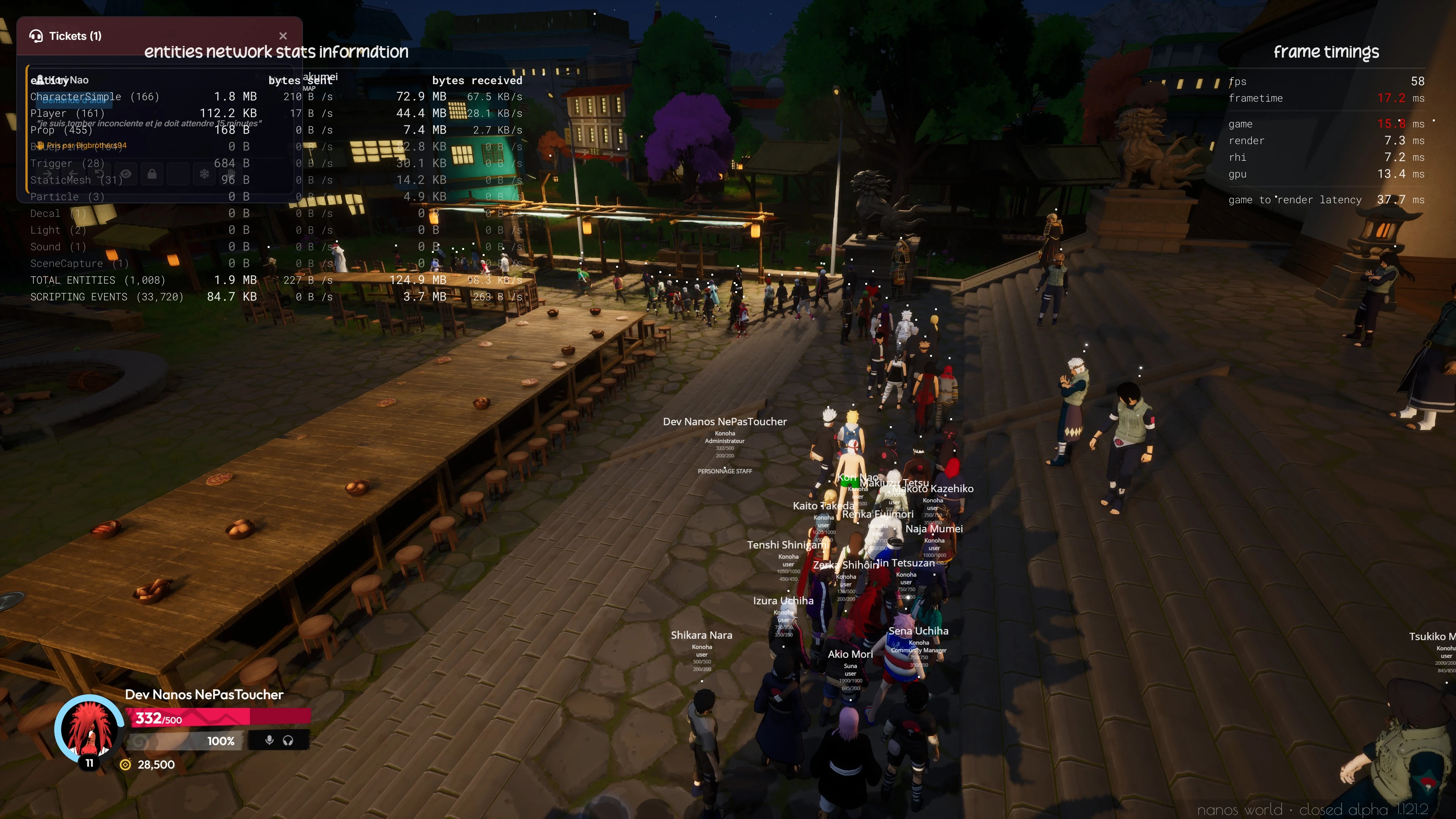The height and width of the screenshot is (819, 1456).
Task: Open the 'Demande d'aide' ticket tag
Action: [74, 100]
